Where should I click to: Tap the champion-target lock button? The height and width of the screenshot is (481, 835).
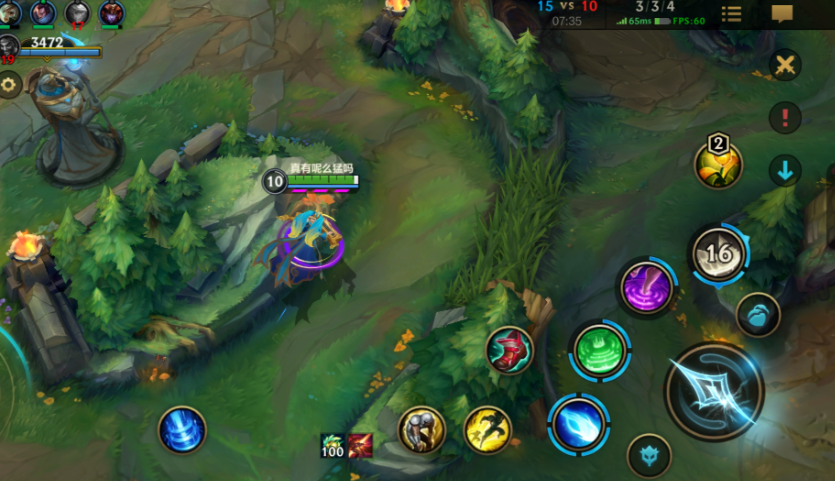[x=649, y=455]
